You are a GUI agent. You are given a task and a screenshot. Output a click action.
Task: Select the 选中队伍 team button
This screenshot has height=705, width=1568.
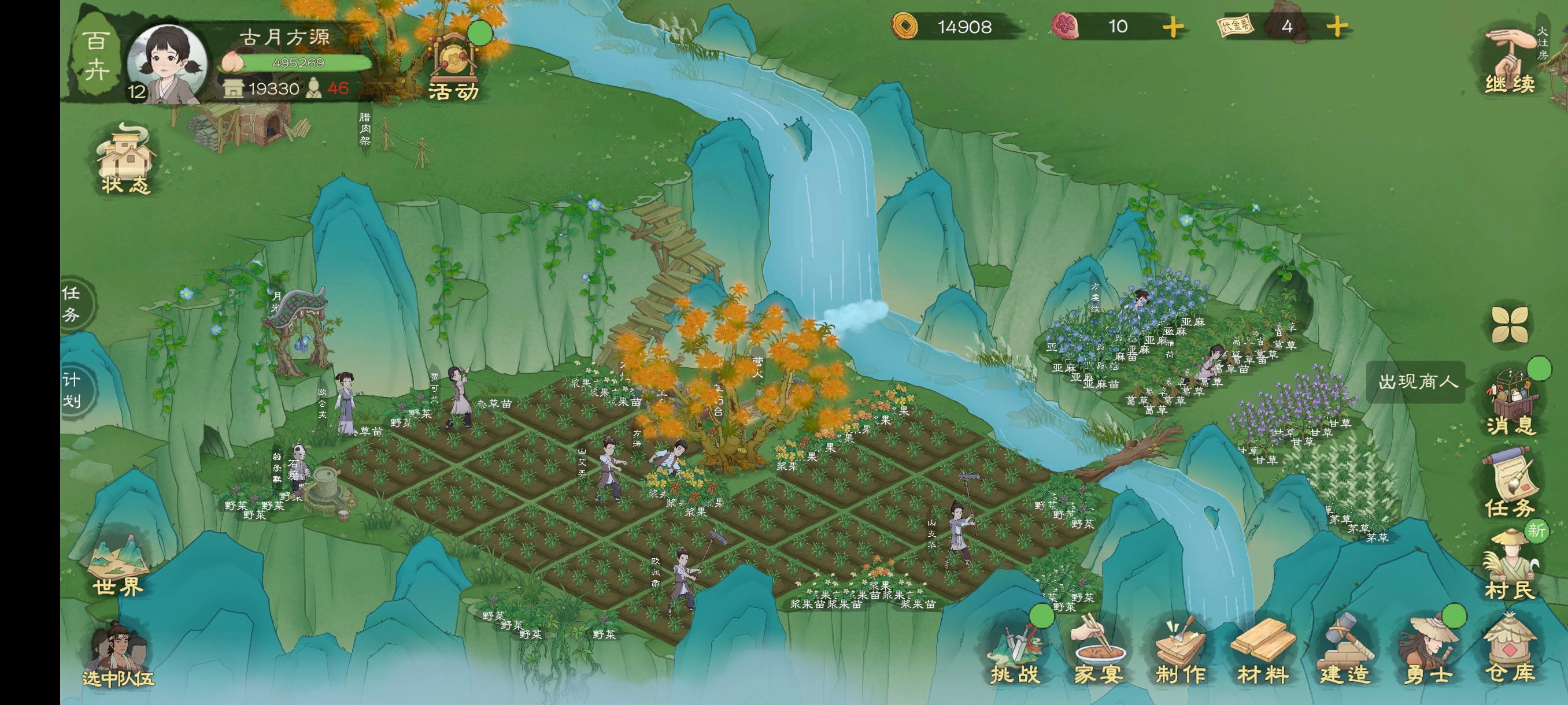click(x=117, y=656)
